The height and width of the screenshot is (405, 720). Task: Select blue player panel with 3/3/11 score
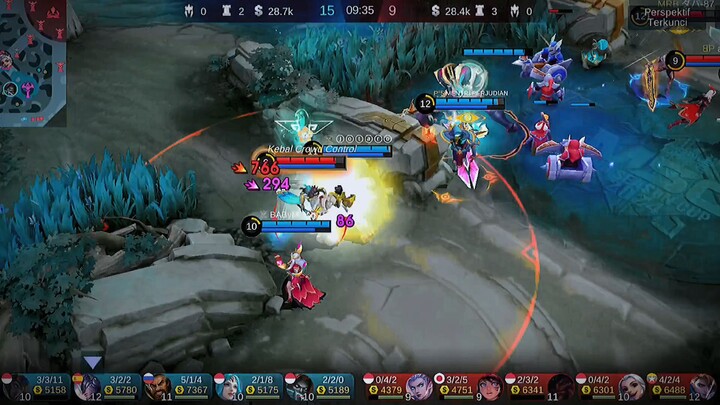[x=36, y=386]
